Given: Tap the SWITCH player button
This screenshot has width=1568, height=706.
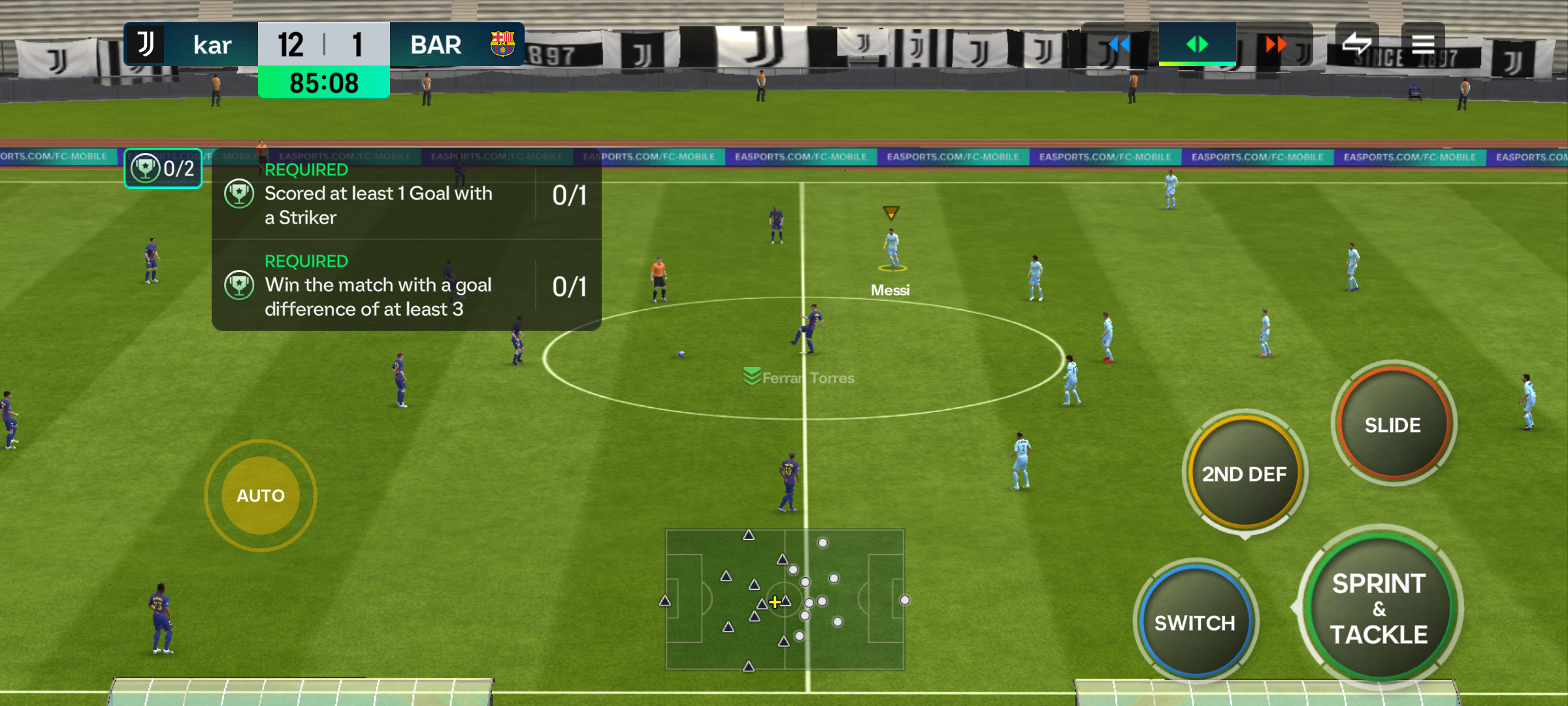Looking at the screenshot, I should (1195, 622).
